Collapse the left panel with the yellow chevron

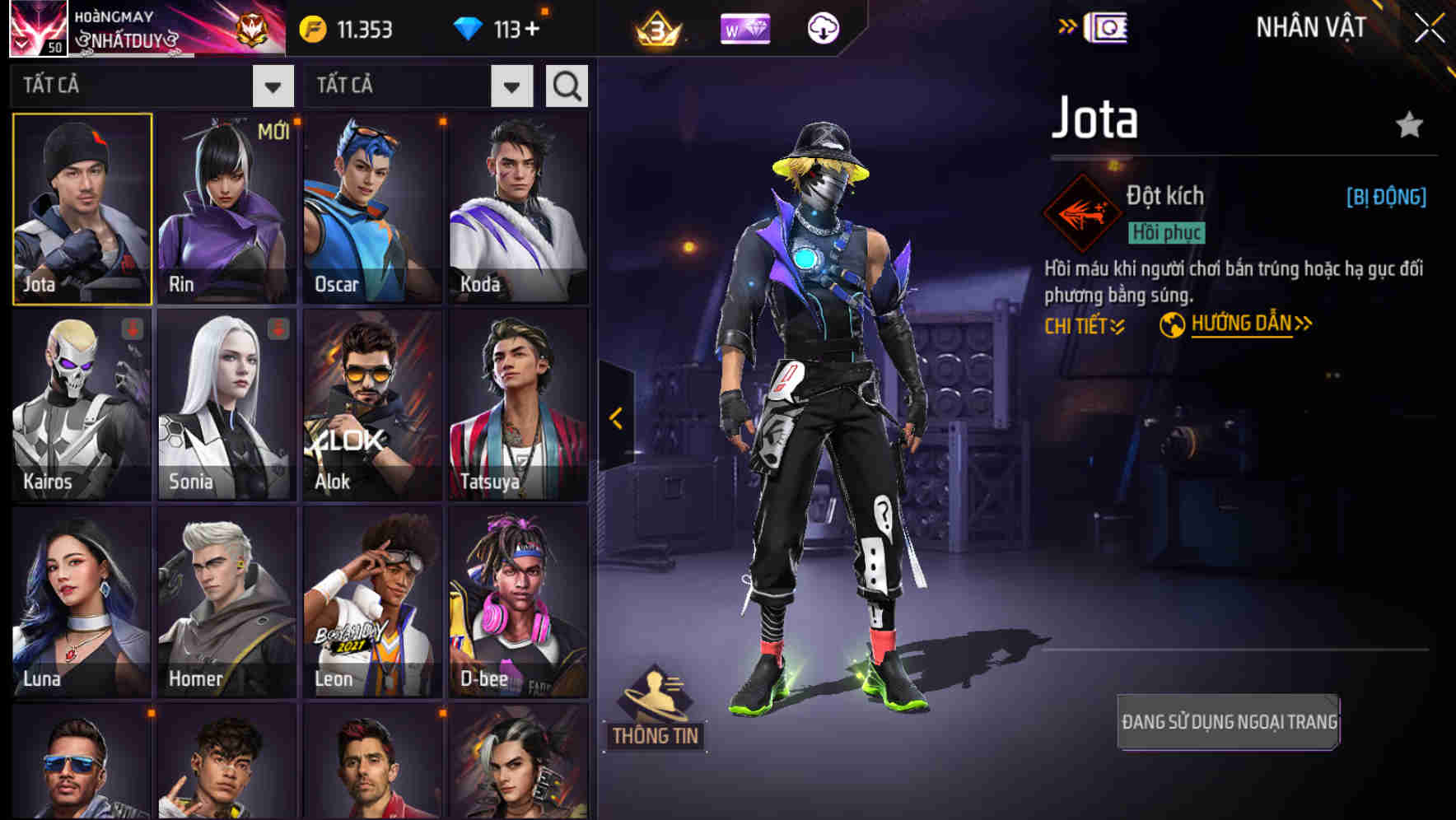pyautogui.click(x=614, y=418)
